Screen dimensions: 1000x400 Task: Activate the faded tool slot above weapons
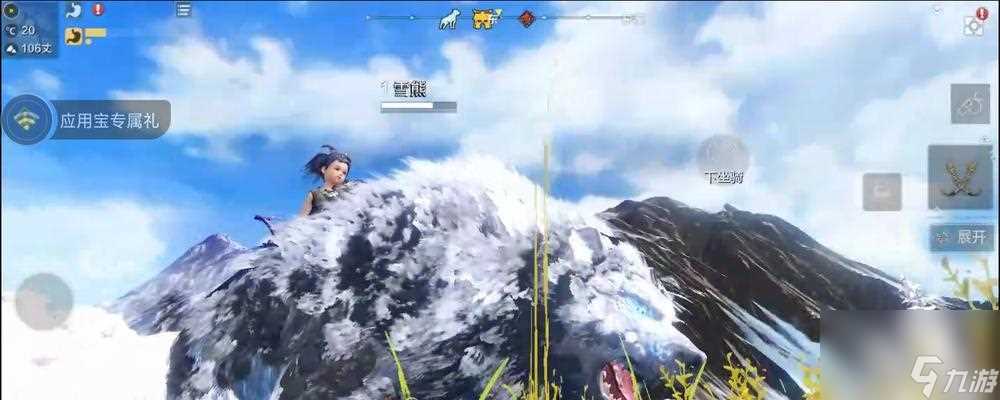tap(970, 104)
